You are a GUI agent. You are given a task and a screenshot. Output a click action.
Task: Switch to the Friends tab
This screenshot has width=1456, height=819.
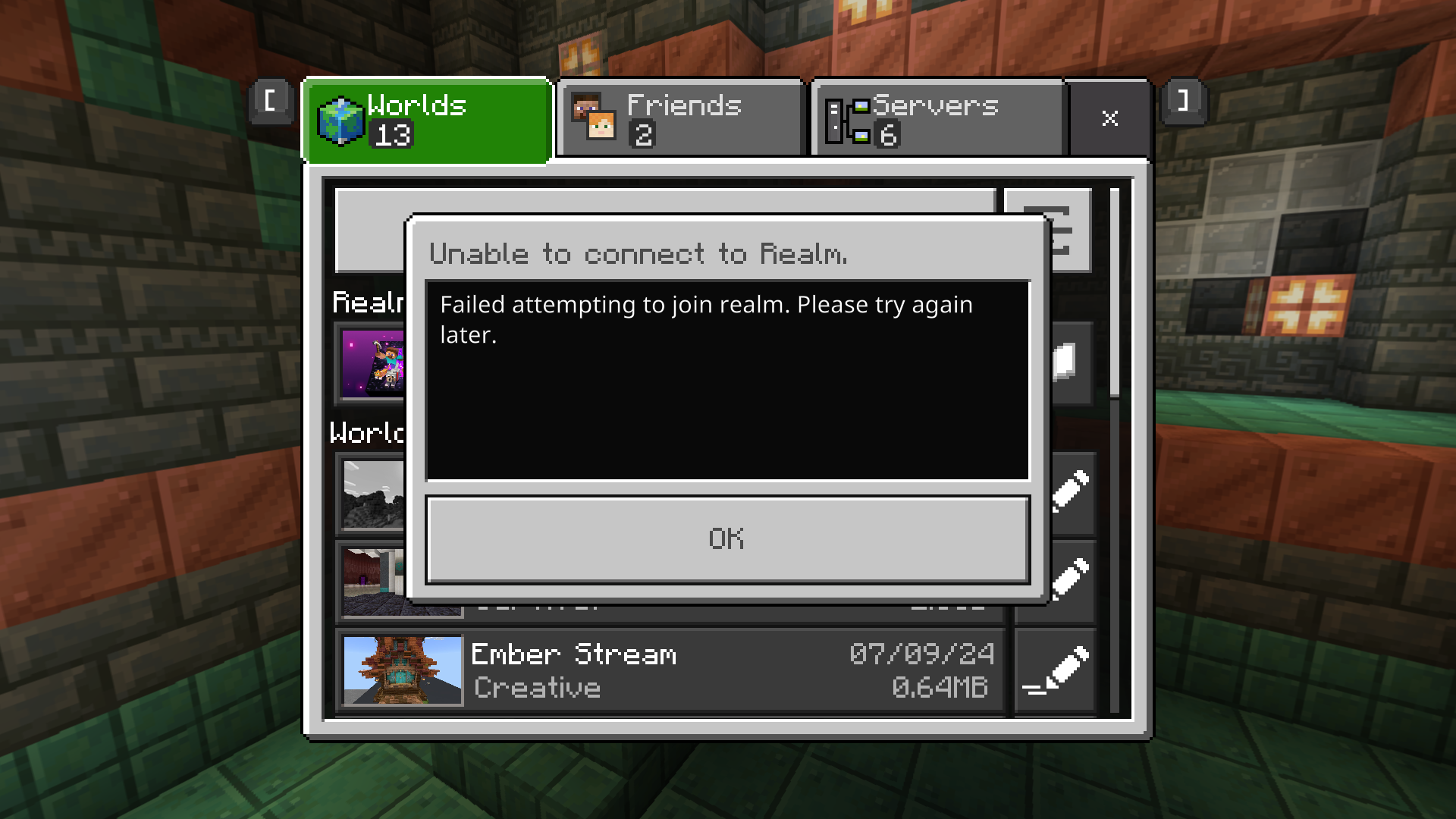[x=679, y=120]
